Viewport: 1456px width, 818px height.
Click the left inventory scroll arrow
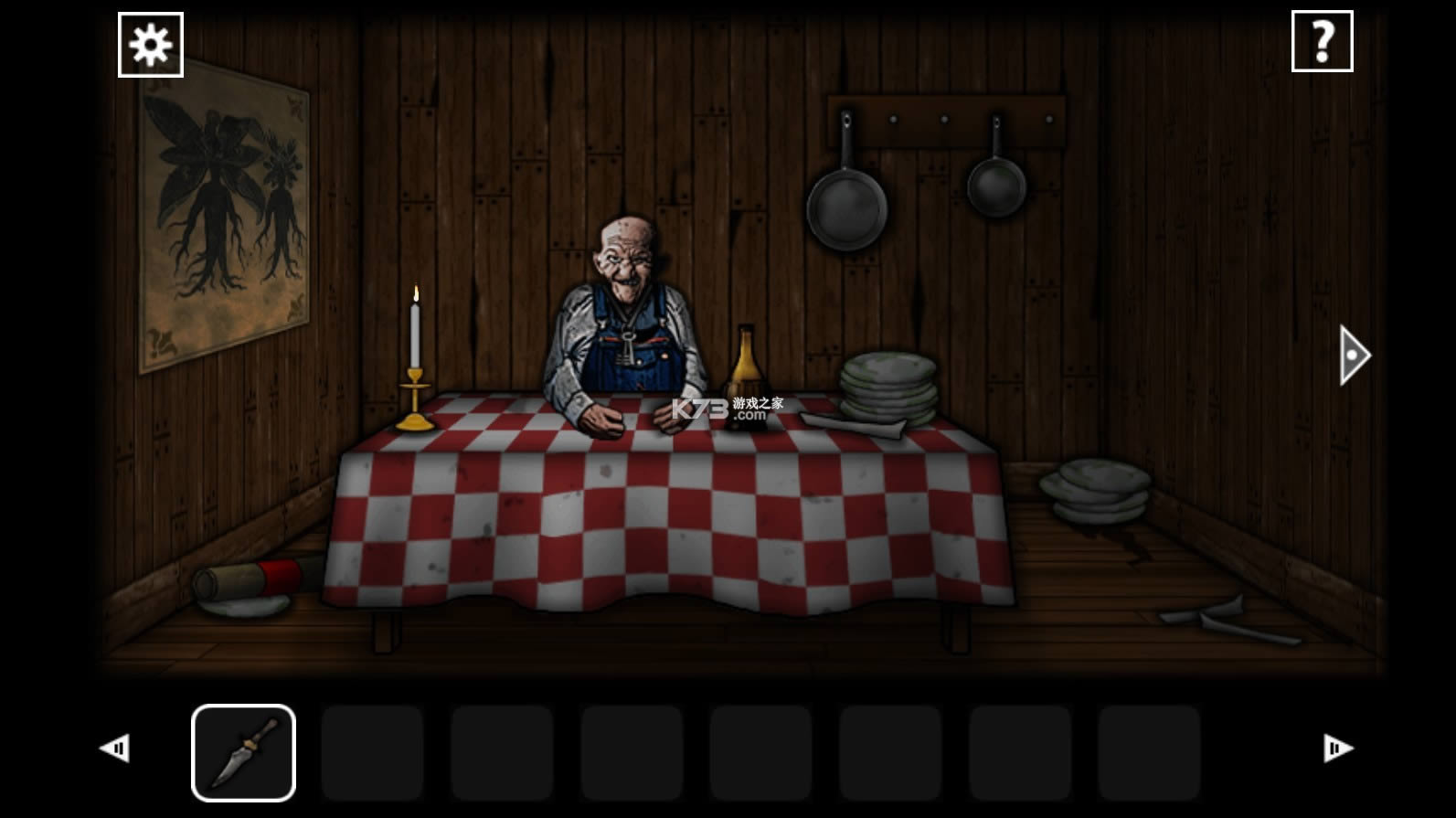click(114, 748)
